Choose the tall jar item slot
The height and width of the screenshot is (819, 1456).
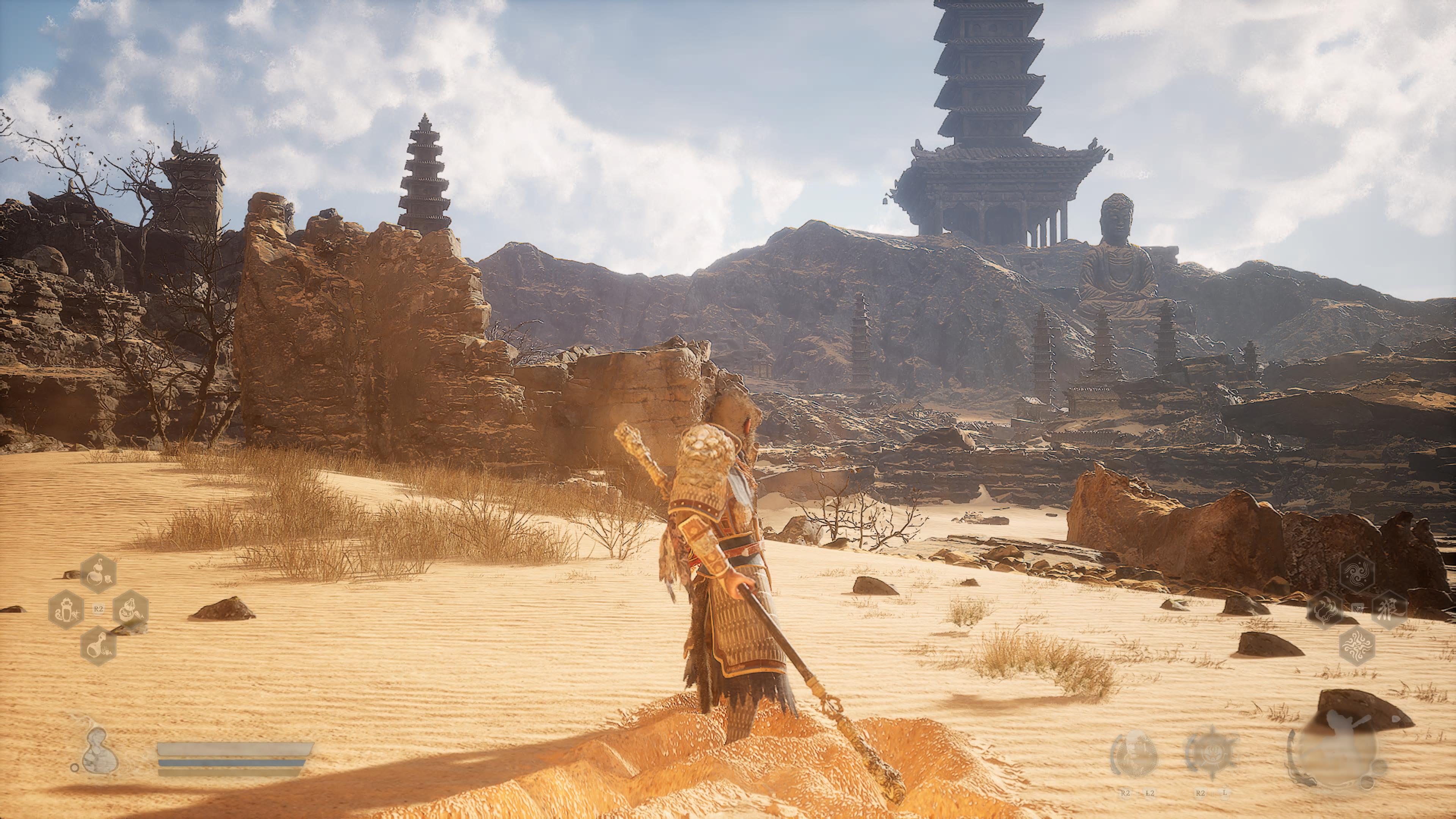coord(66,610)
